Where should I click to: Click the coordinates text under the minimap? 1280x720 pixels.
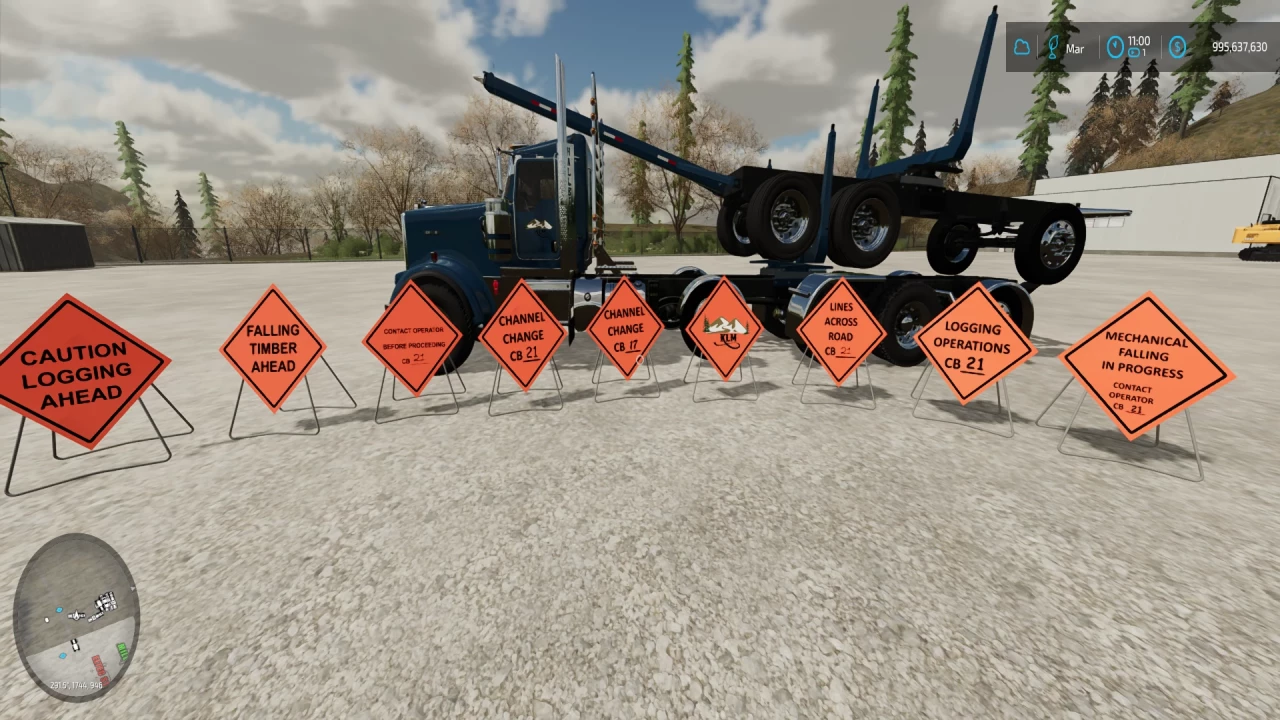(76, 685)
